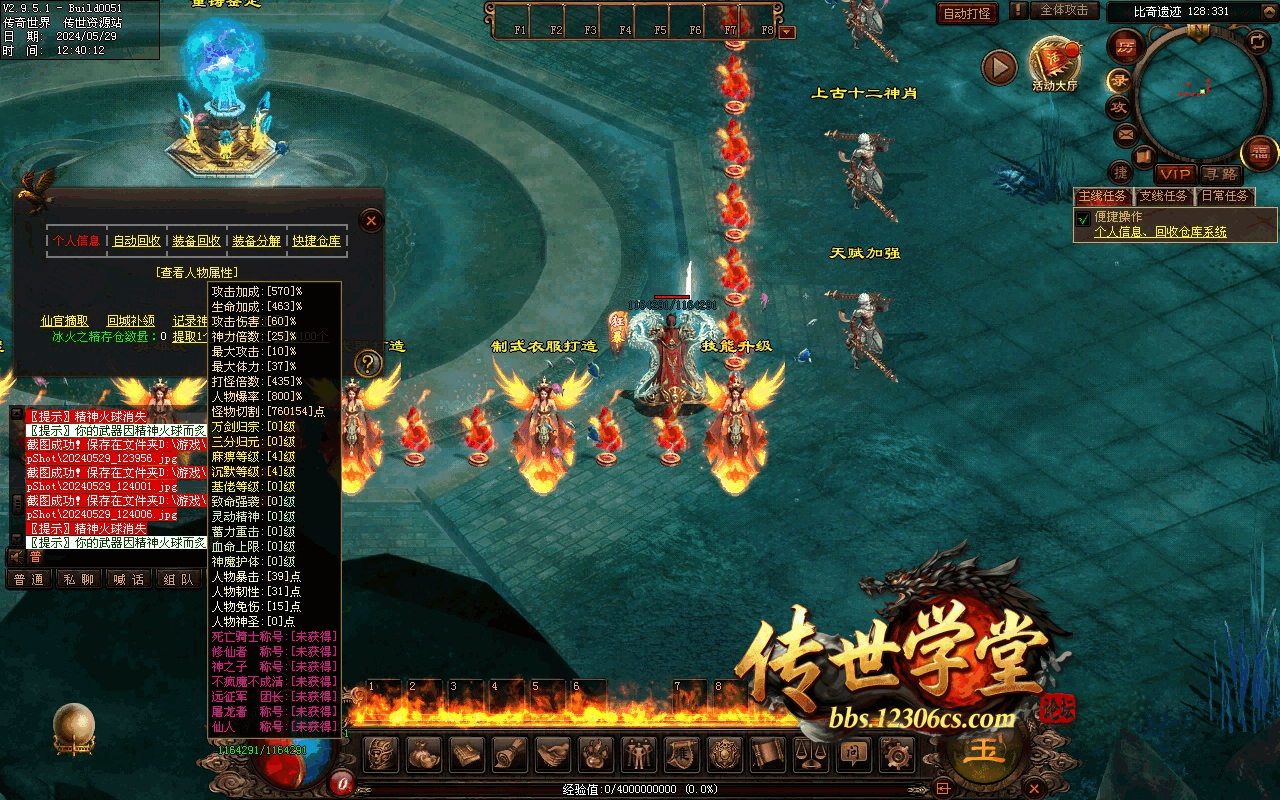
Task: Click the mail envelope icon beside the minimap
Action: pyautogui.click(x=1125, y=133)
